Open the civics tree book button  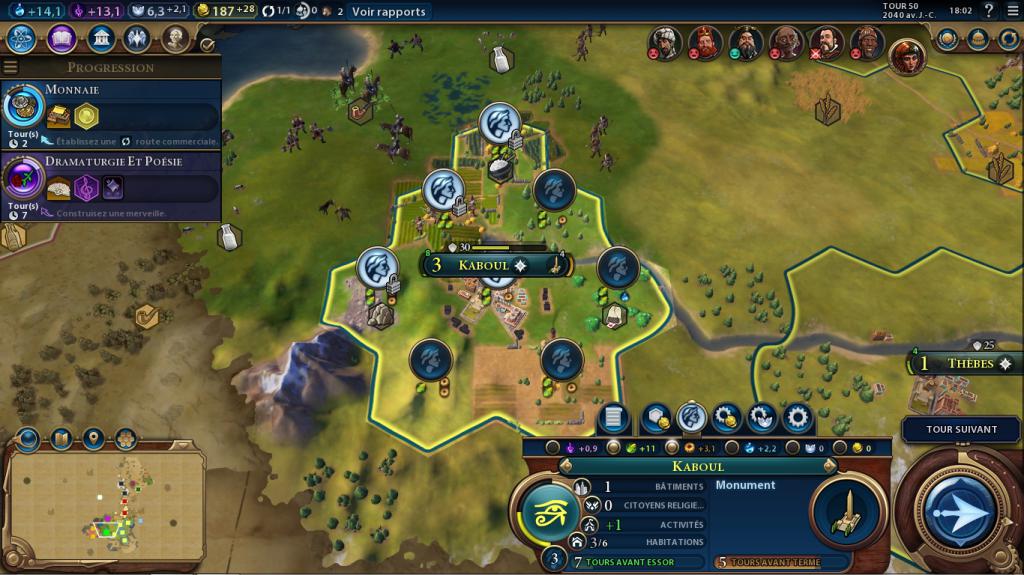[60, 38]
